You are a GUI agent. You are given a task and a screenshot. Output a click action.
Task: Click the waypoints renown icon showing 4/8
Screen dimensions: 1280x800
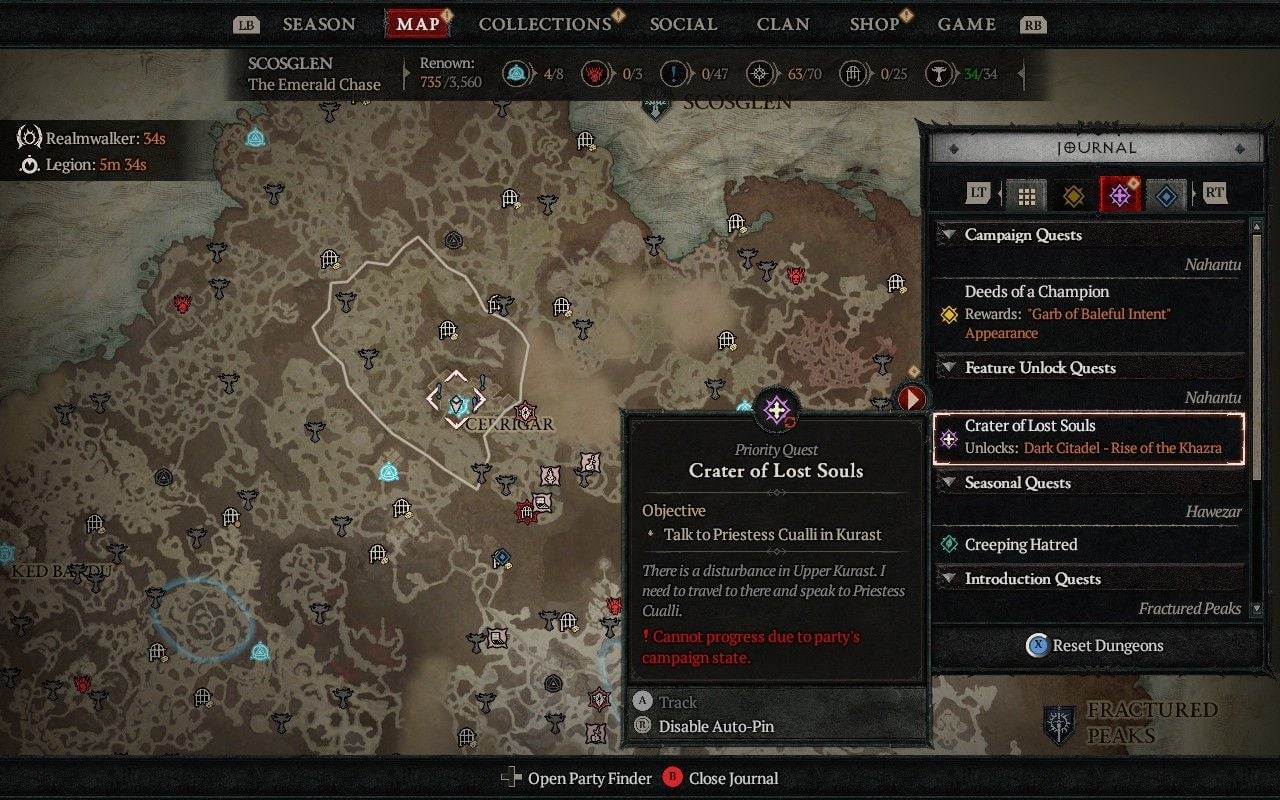pyautogui.click(x=516, y=74)
